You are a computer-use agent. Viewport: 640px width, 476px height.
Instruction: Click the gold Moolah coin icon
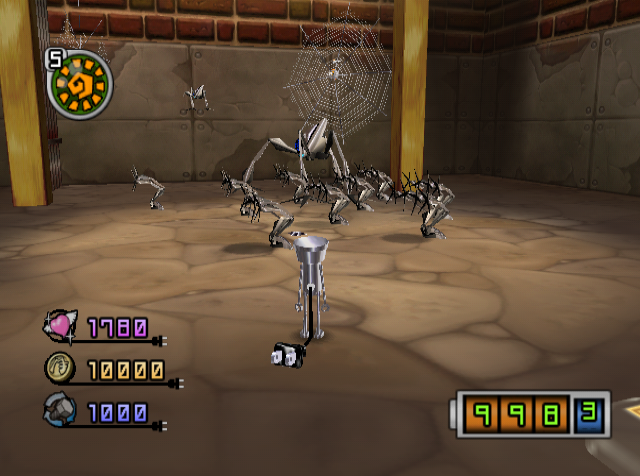coord(58,369)
